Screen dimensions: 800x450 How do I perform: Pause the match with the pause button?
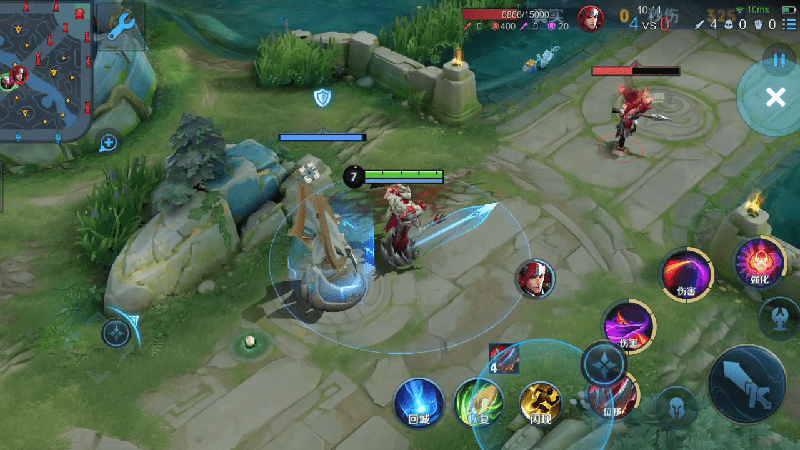[778, 60]
